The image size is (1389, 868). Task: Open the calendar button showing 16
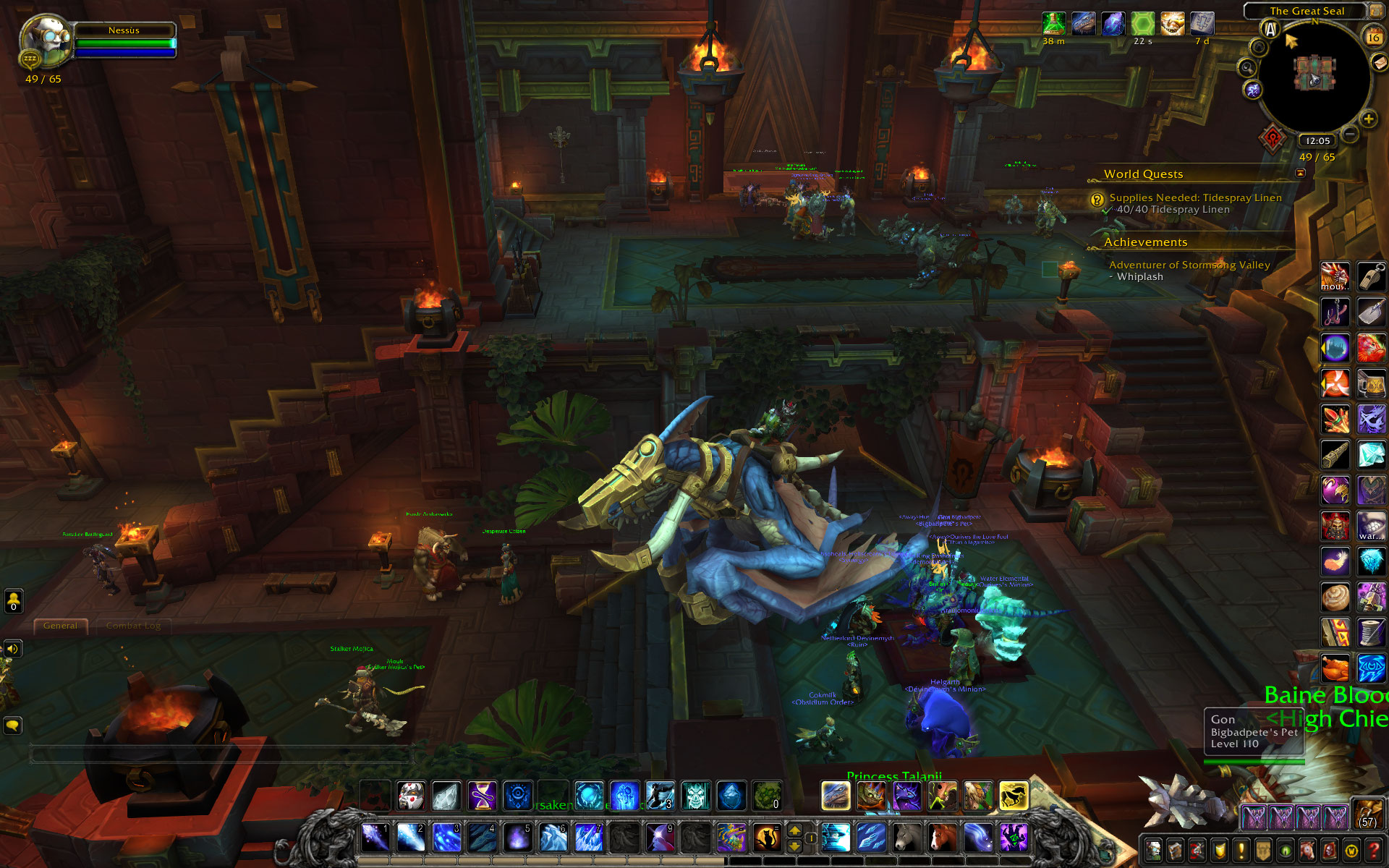tap(1372, 36)
